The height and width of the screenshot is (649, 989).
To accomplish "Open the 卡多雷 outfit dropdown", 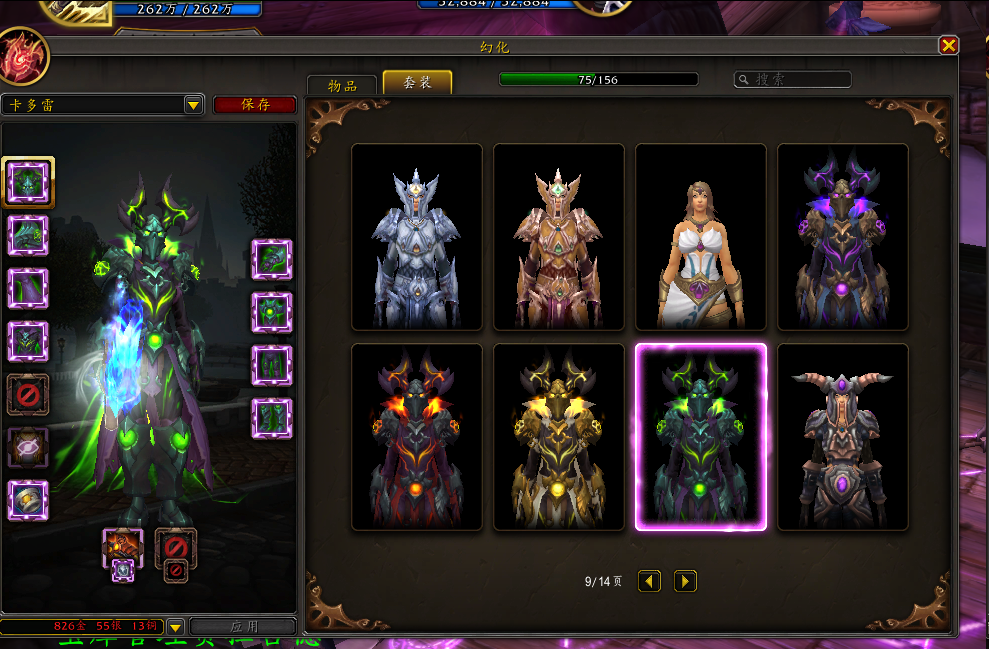I will (x=193, y=105).
